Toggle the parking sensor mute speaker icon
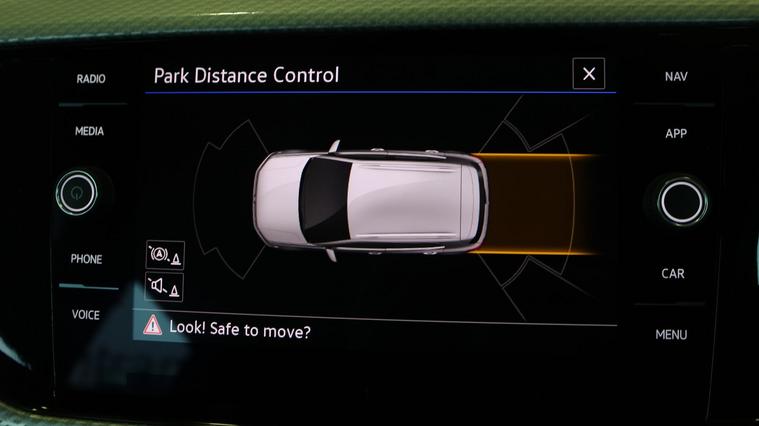Screen dimensions: 759x426 [x=164, y=288]
